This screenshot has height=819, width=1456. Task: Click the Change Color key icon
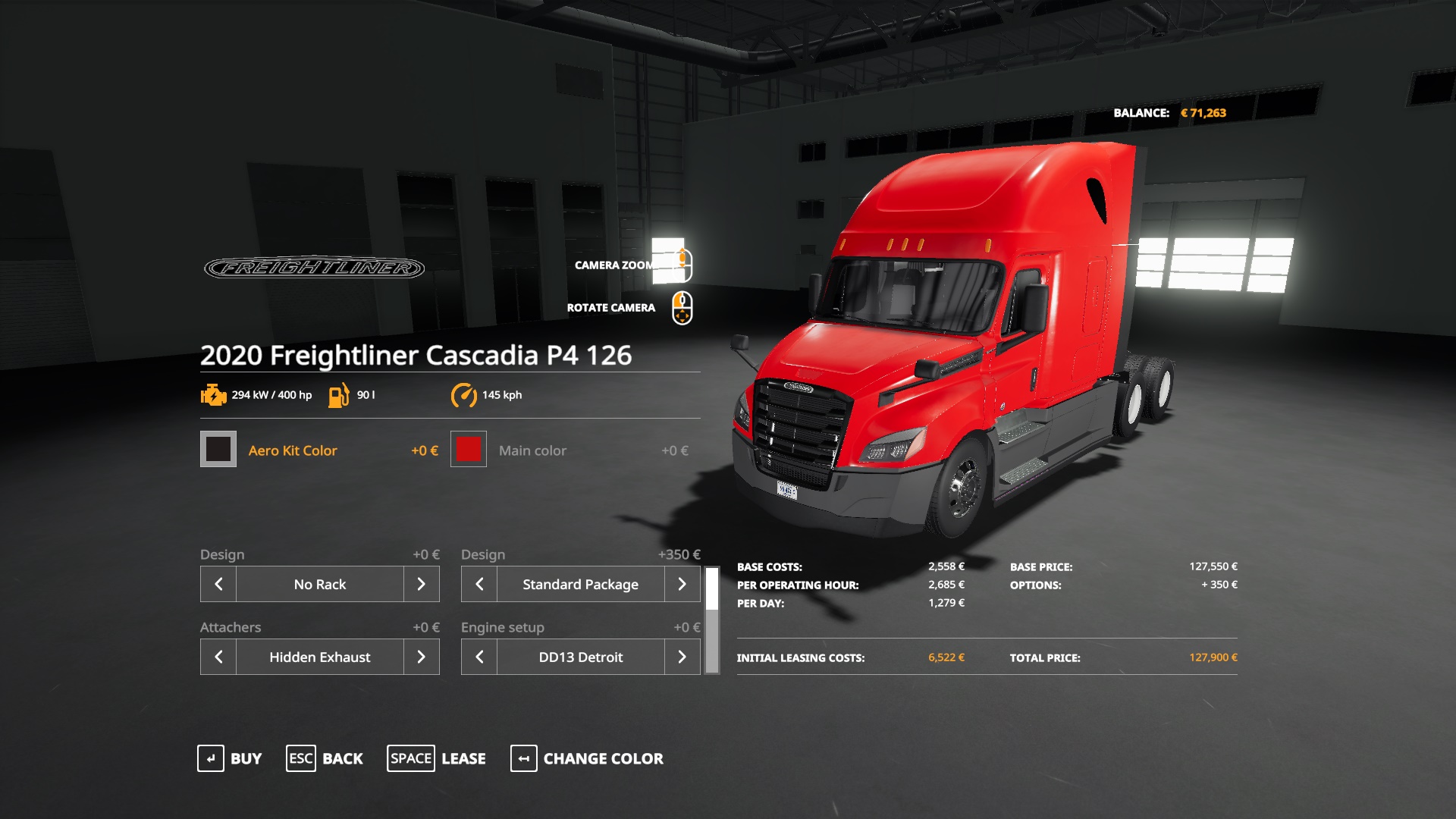point(522,758)
